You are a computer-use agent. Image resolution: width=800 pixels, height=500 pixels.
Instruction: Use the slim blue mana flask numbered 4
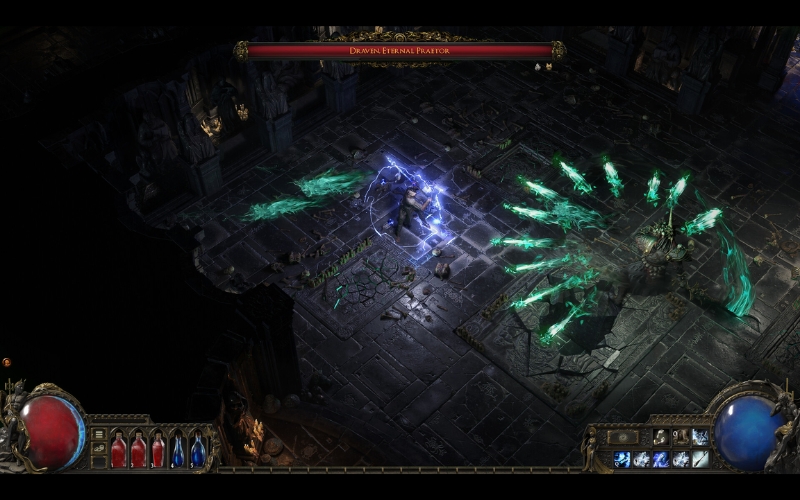pyautogui.click(x=178, y=450)
